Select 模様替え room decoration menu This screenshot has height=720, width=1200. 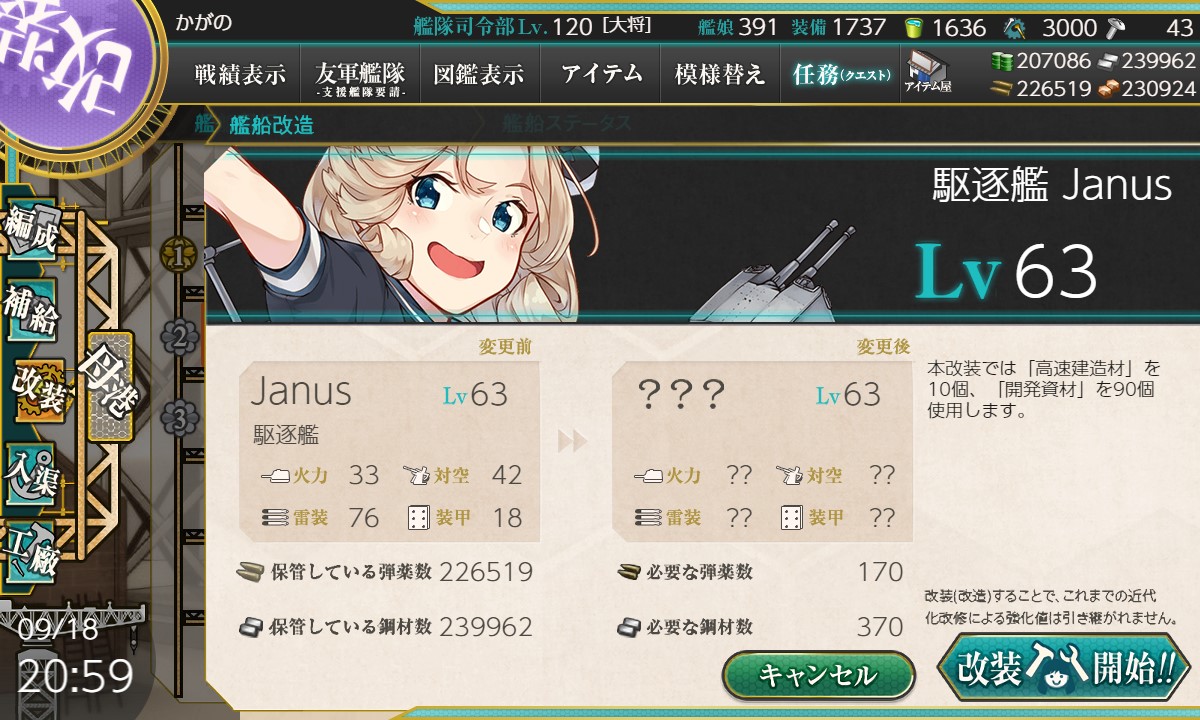720,73
